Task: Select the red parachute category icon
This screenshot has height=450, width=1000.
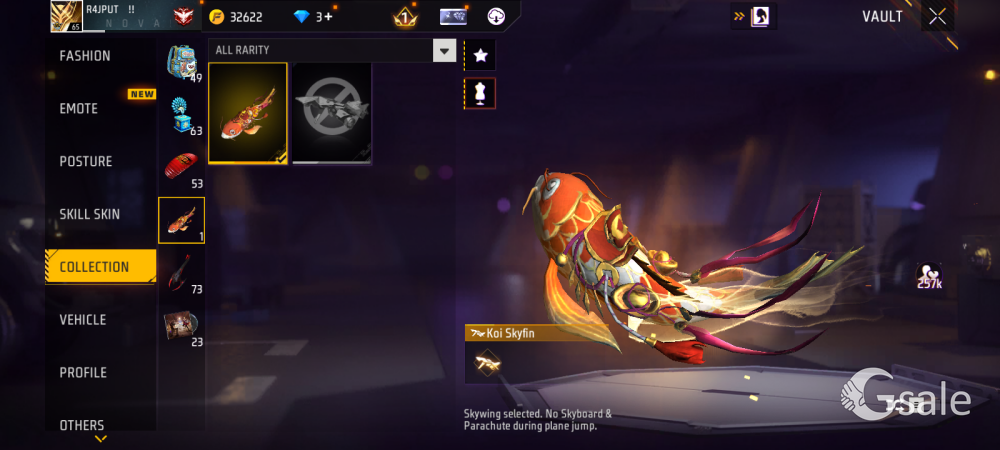Action: coord(181,167)
